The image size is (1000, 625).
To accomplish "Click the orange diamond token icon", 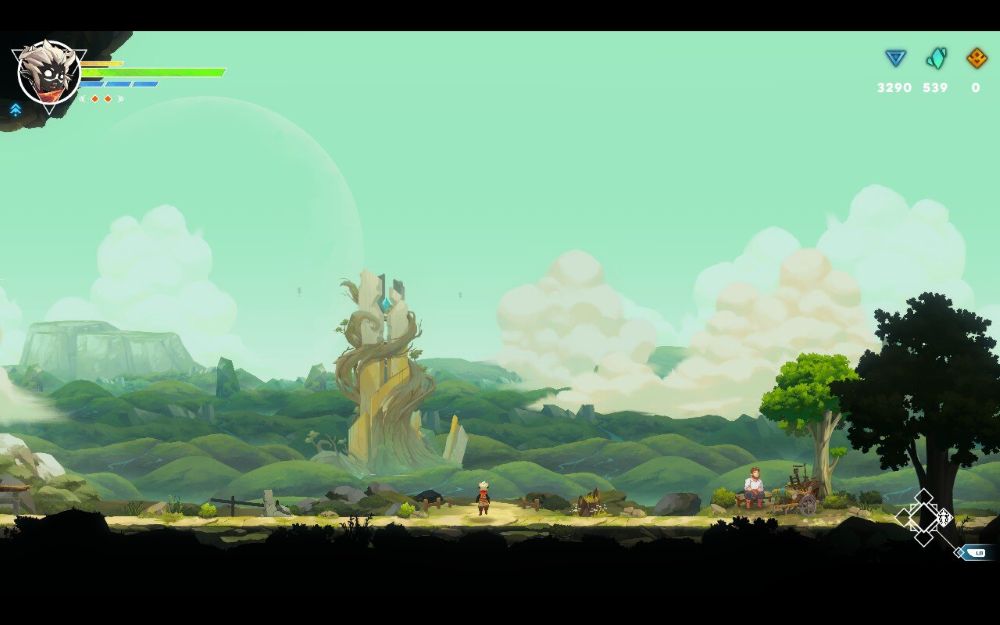I will coord(976,59).
